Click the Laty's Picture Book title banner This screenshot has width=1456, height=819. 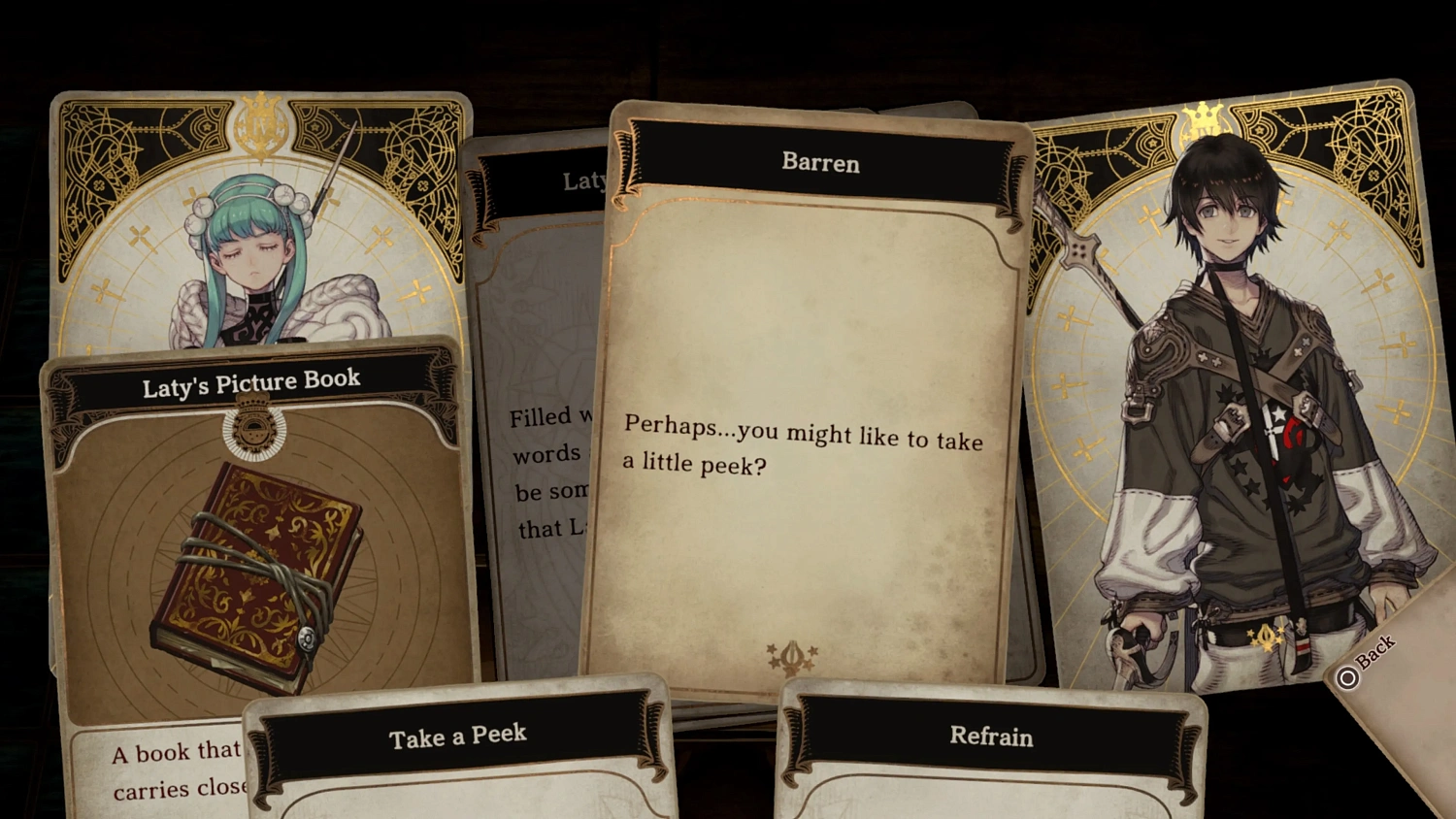tap(250, 380)
